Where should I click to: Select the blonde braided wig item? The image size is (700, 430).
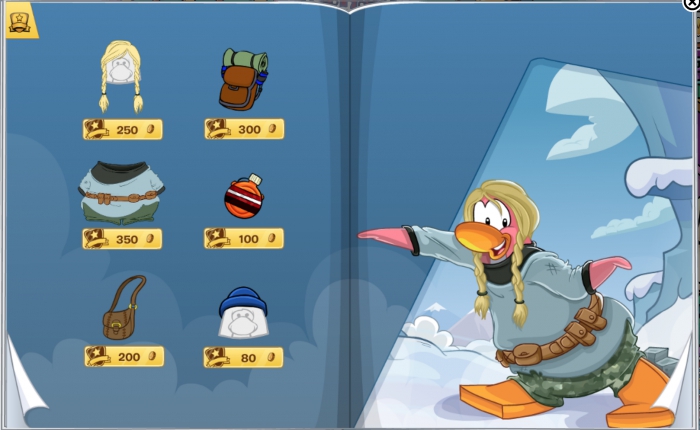tap(121, 75)
